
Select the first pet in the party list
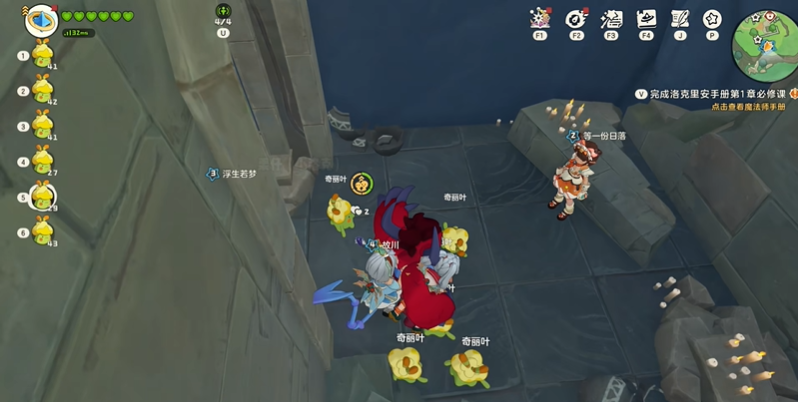[42, 55]
